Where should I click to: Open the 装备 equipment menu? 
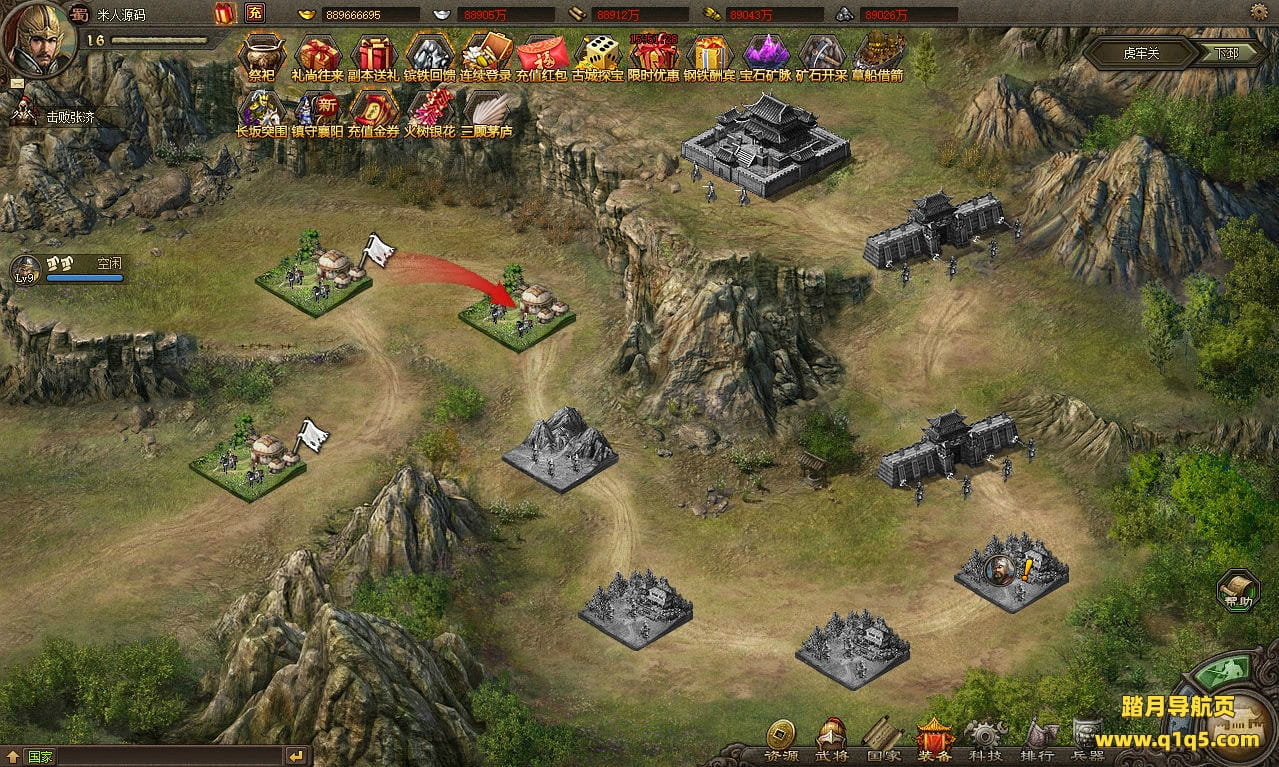[934, 741]
